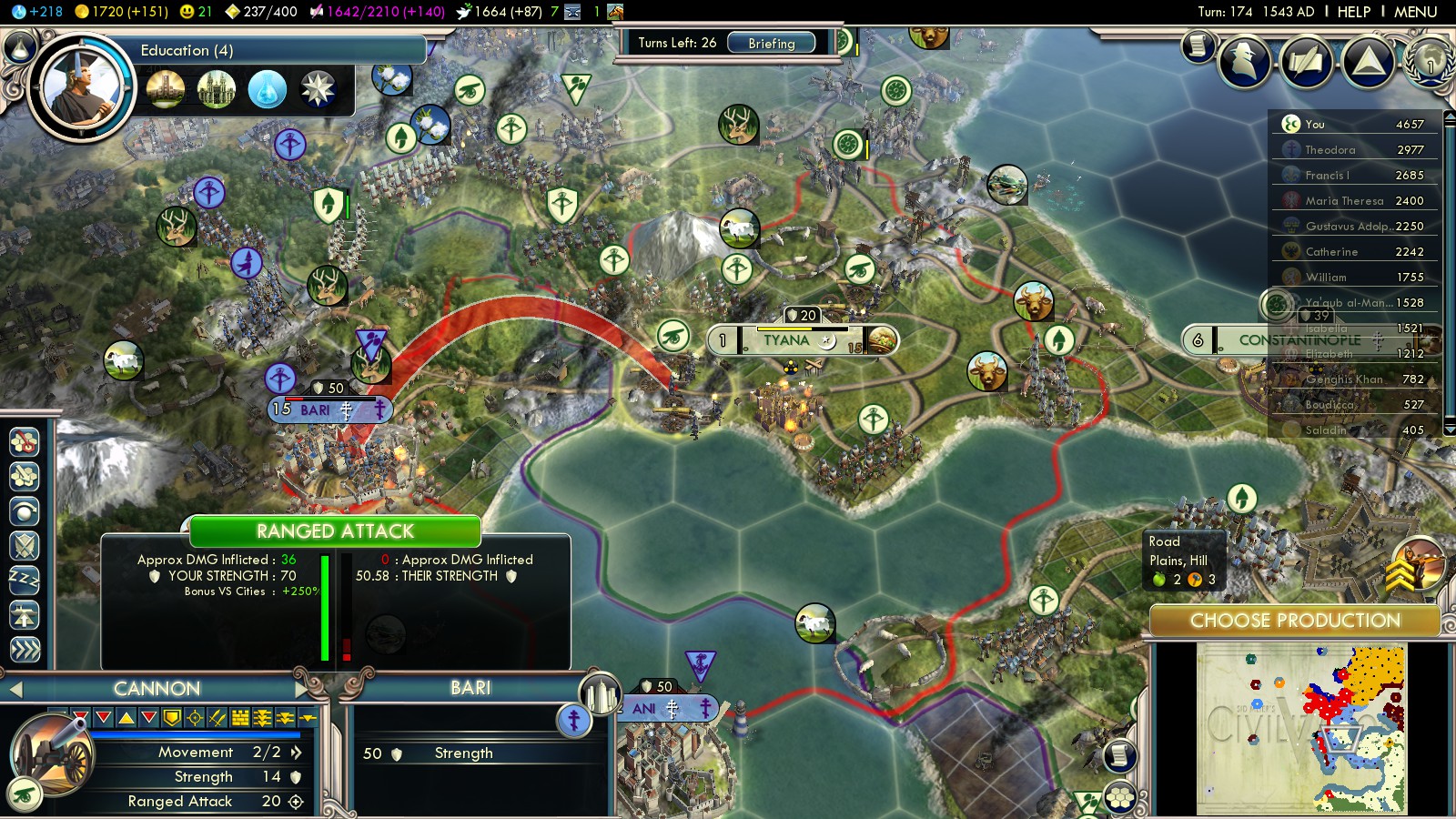Viewport: 1456px width, 819px height.
Task: Cycle to the next unit arrow
Action: tap(302, 689)
